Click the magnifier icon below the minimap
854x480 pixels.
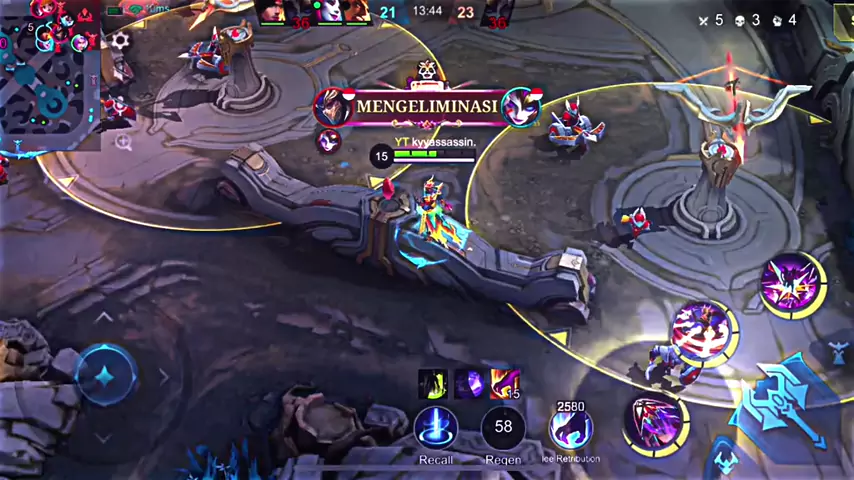click(123, 142)
